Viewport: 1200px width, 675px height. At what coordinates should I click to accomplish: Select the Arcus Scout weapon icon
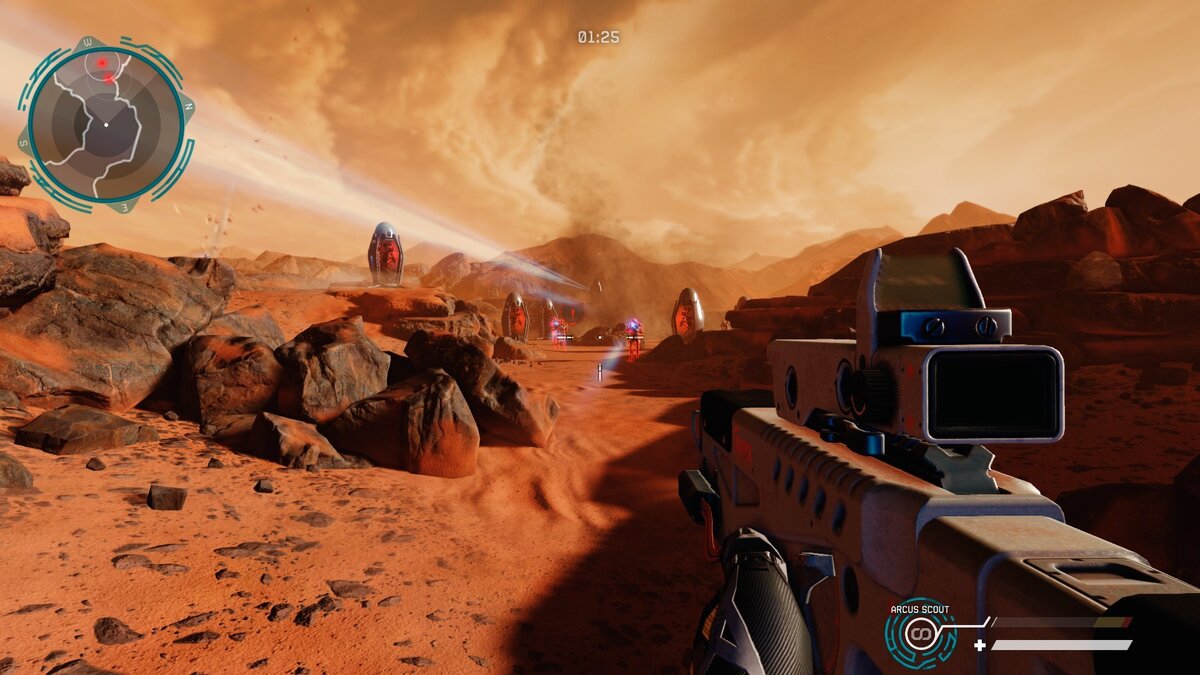919,634
